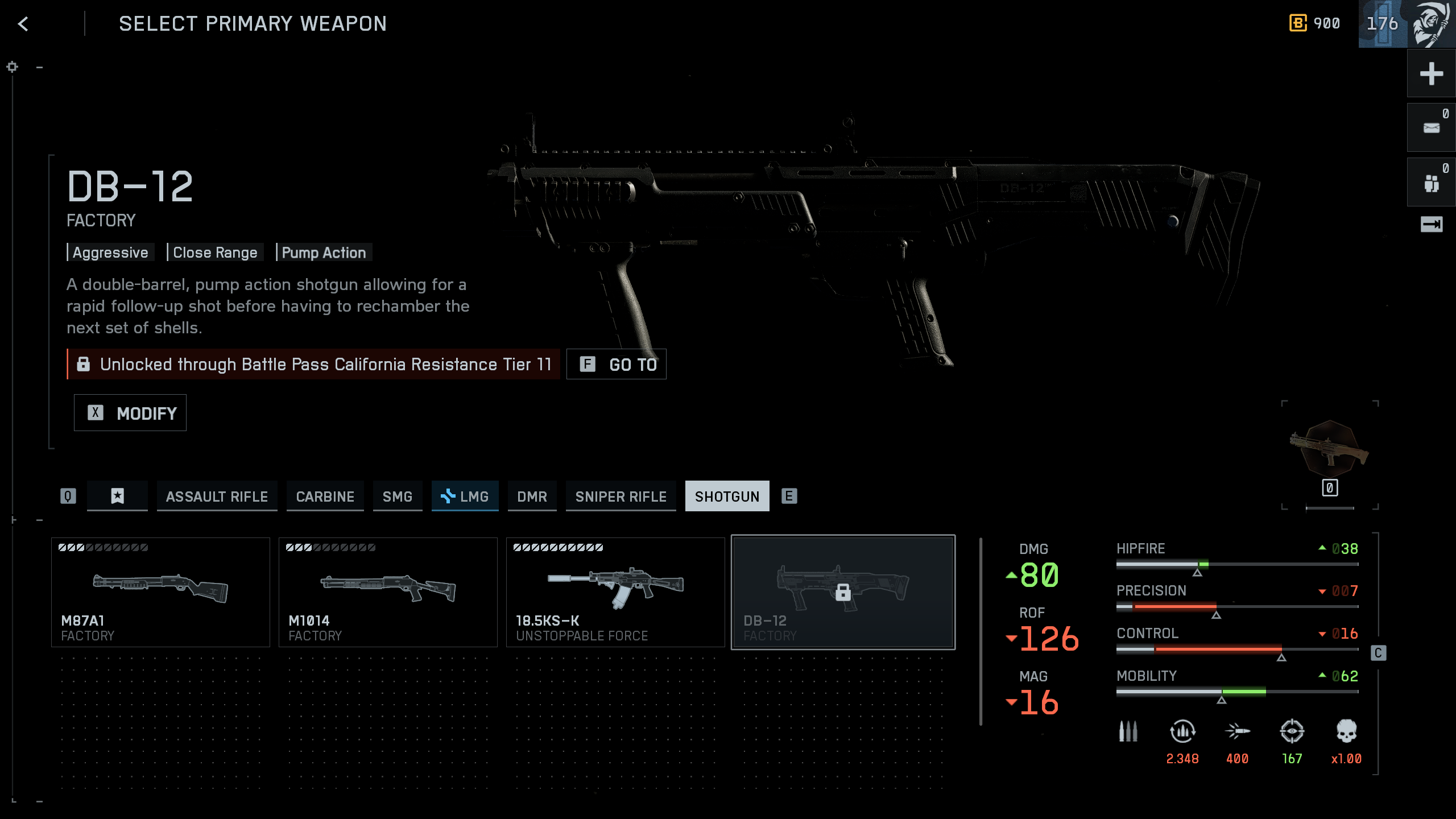
Task: Switch to the Carbine category
Action: point(325,497)
